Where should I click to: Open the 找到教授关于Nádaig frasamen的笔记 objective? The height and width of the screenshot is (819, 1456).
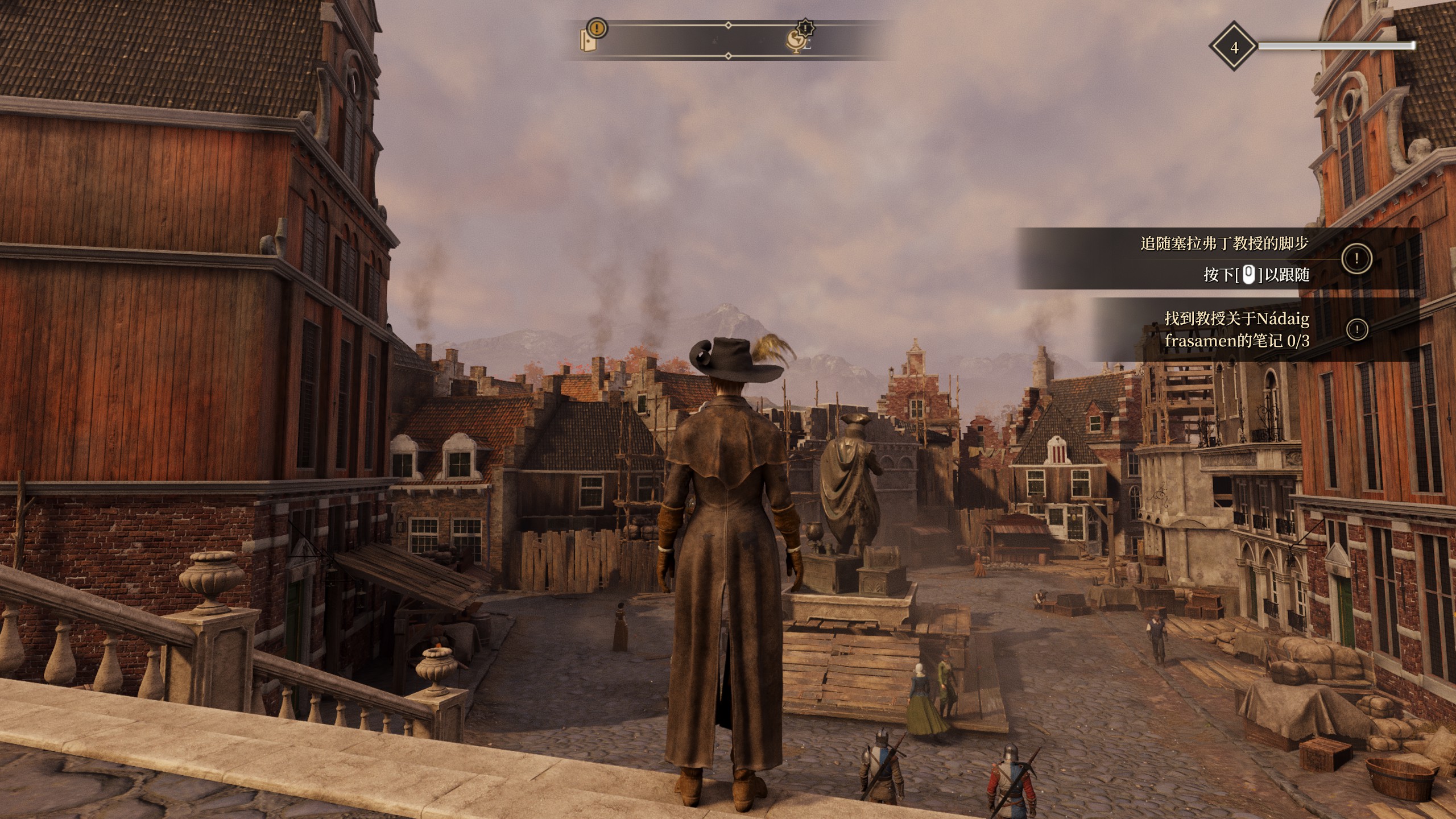click(1236, 329)
